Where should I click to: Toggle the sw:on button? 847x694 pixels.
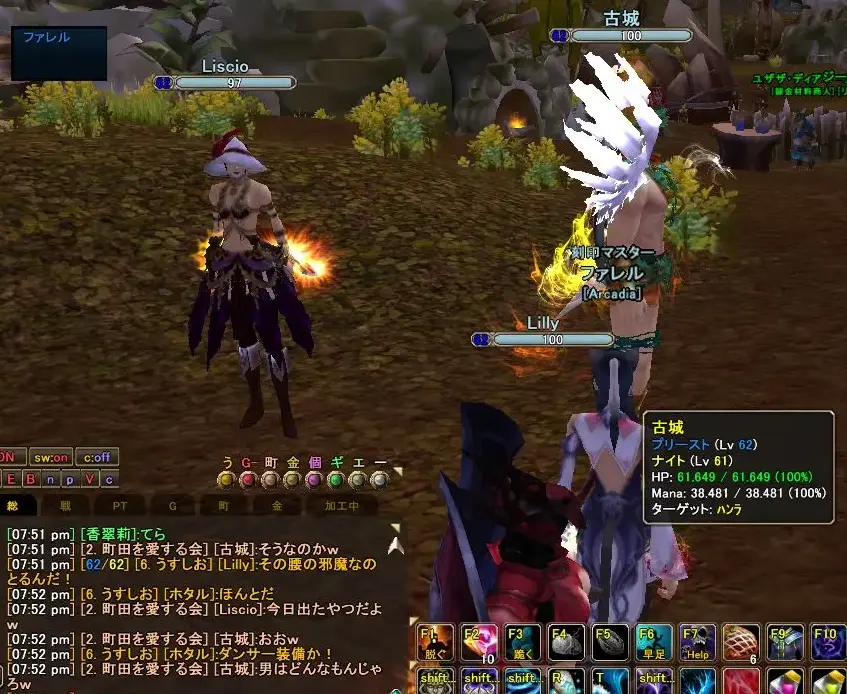[48, 457]
